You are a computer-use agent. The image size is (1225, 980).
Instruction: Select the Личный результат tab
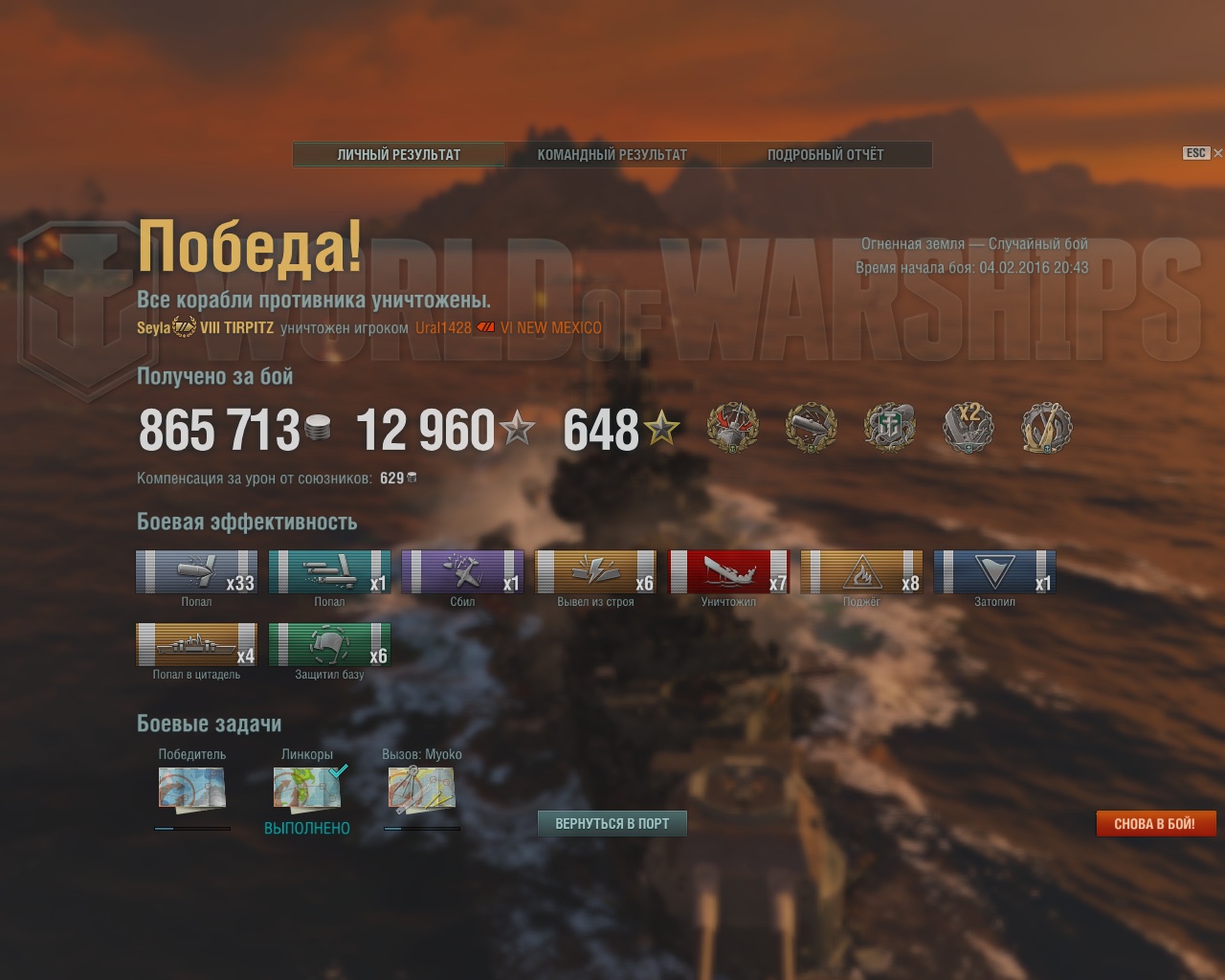point(399,154)
